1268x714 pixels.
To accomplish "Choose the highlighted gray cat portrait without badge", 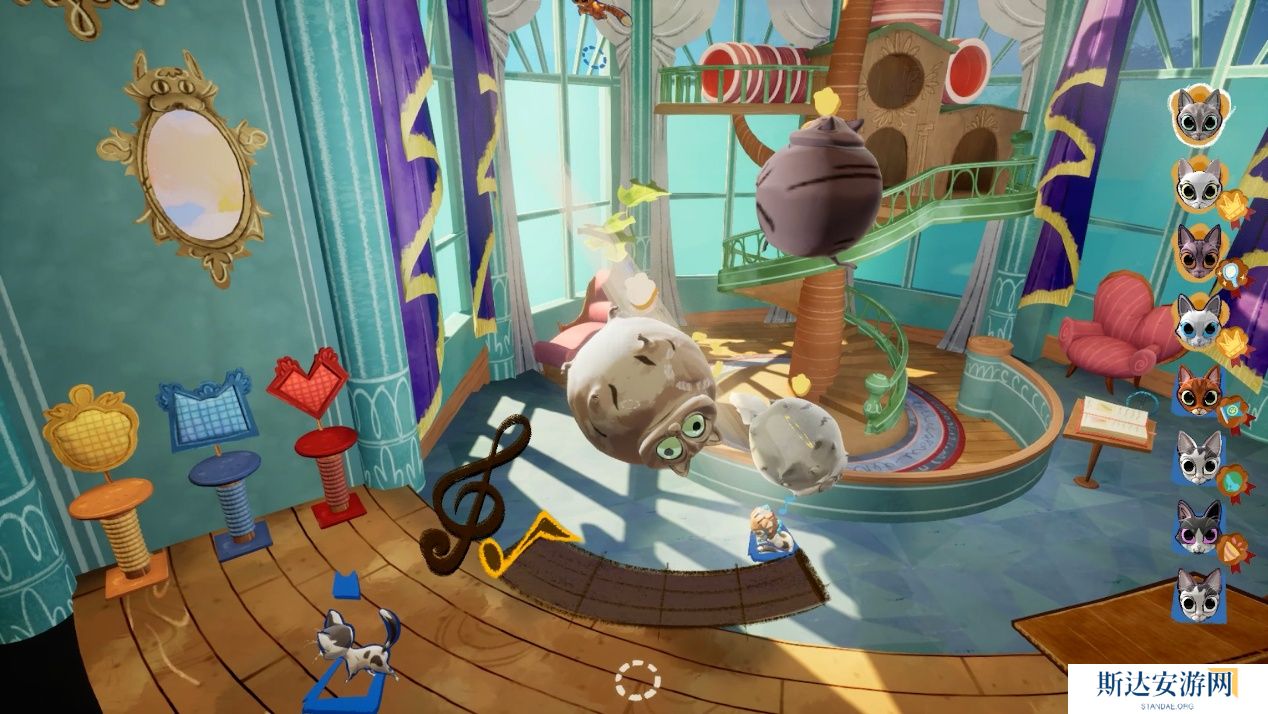I will coord(1198,115).
